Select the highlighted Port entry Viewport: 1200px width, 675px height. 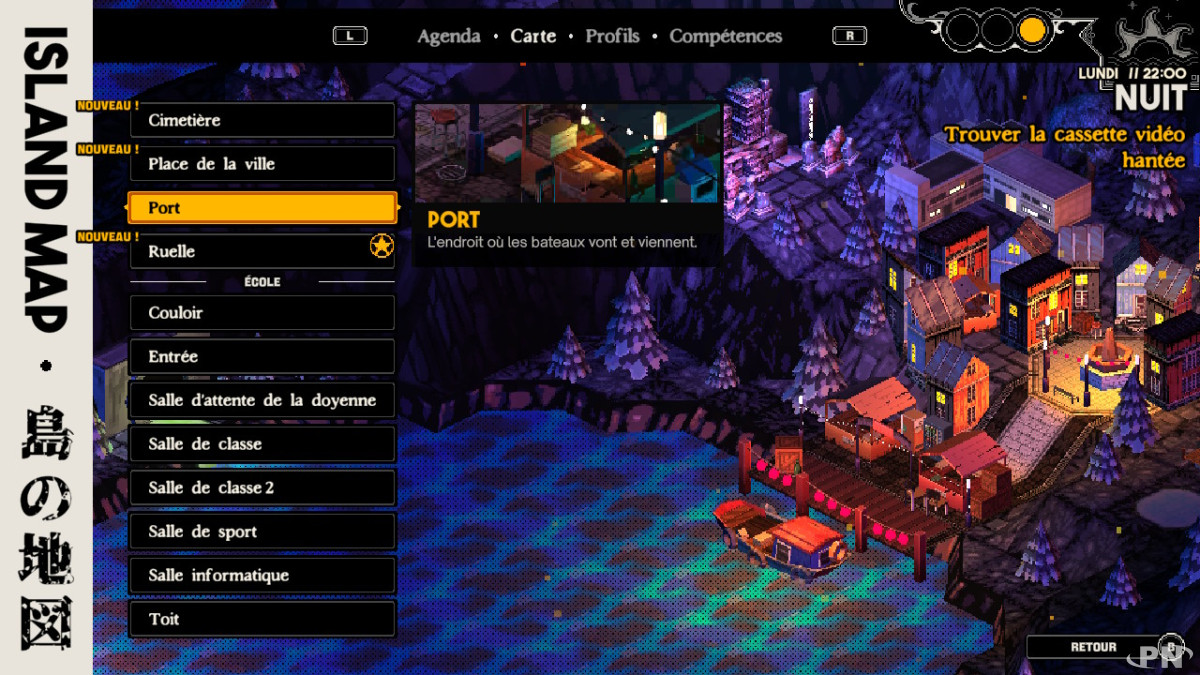pos(262,208)
